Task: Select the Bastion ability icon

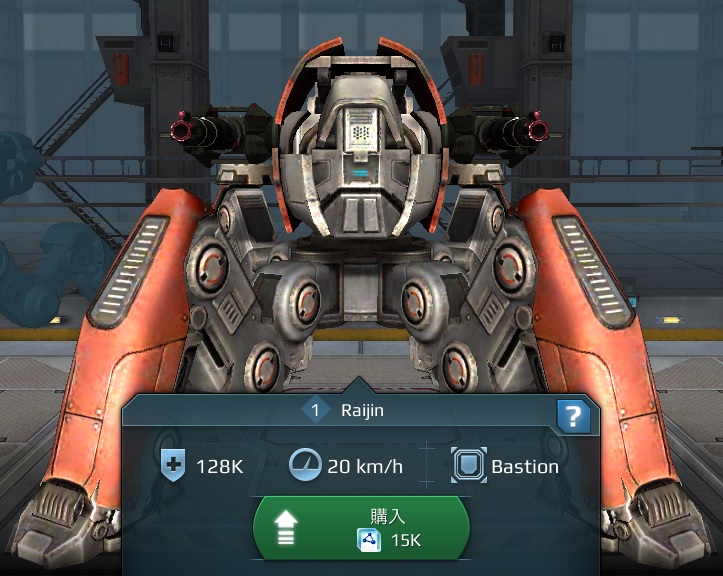Action: [467, 465]
